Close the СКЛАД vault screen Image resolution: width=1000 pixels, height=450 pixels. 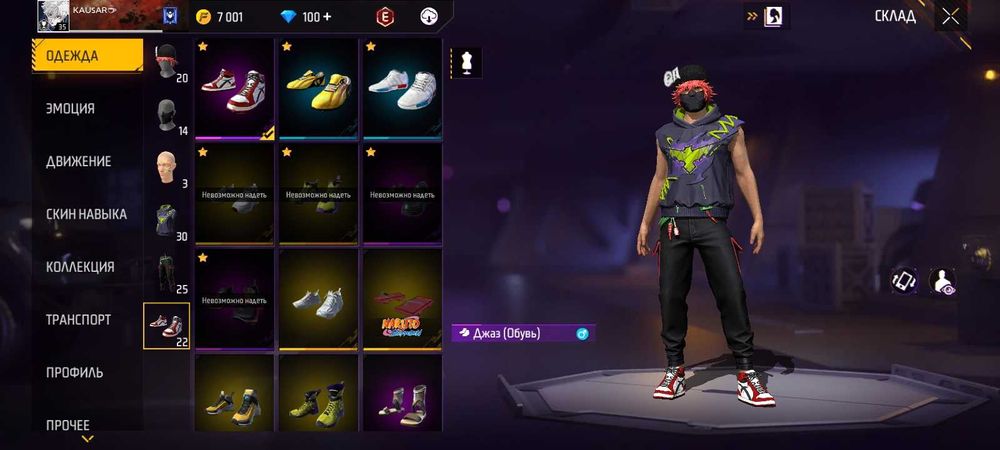(950, 16)
